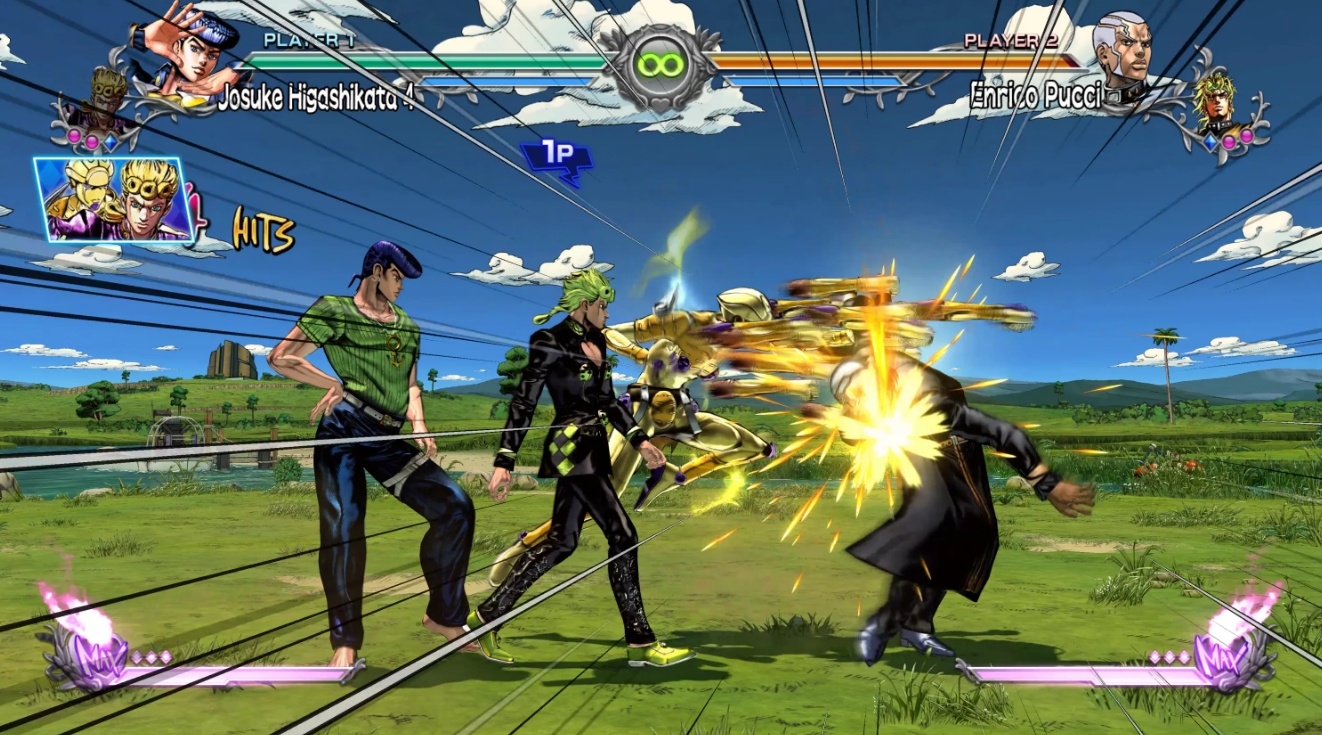Toggle the rightmost pink orb near DIO's icon
The image size is (1322, 735).
1246,136
